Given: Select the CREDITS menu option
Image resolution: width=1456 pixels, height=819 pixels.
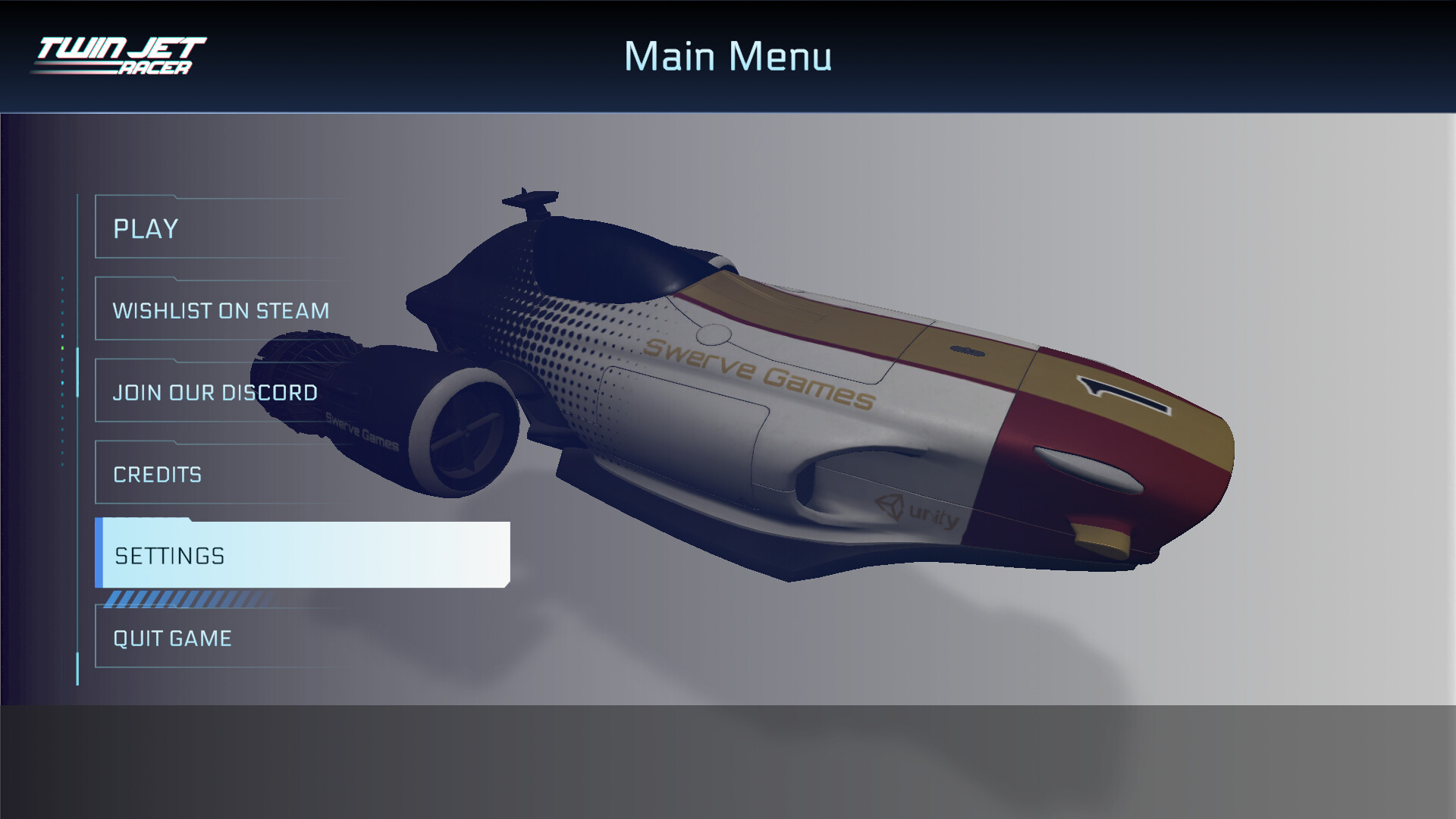Looking at the screenshot, I should pyautogui.click(x=157, y=474).
